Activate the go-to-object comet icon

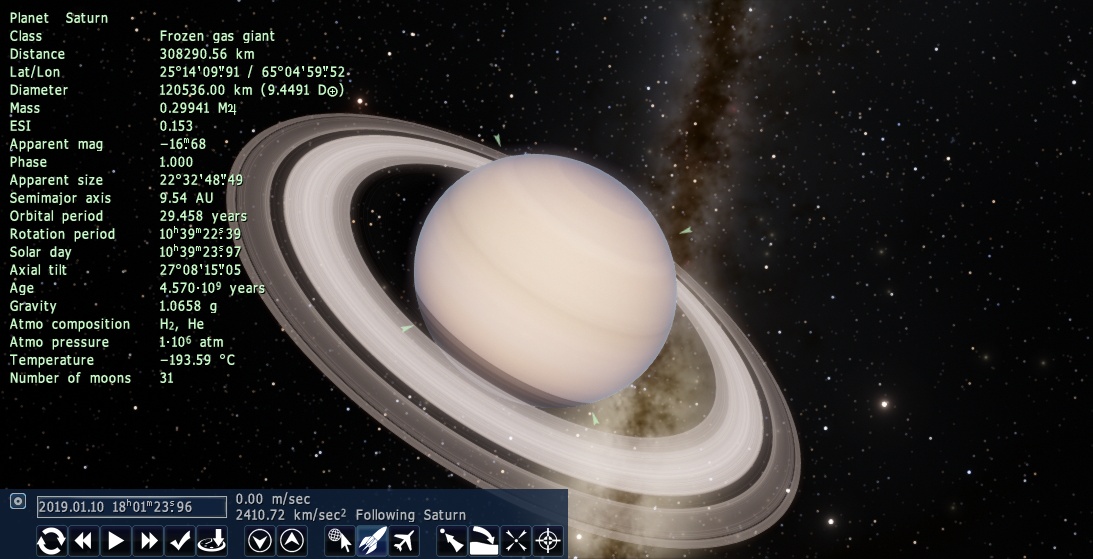[451, 541]
